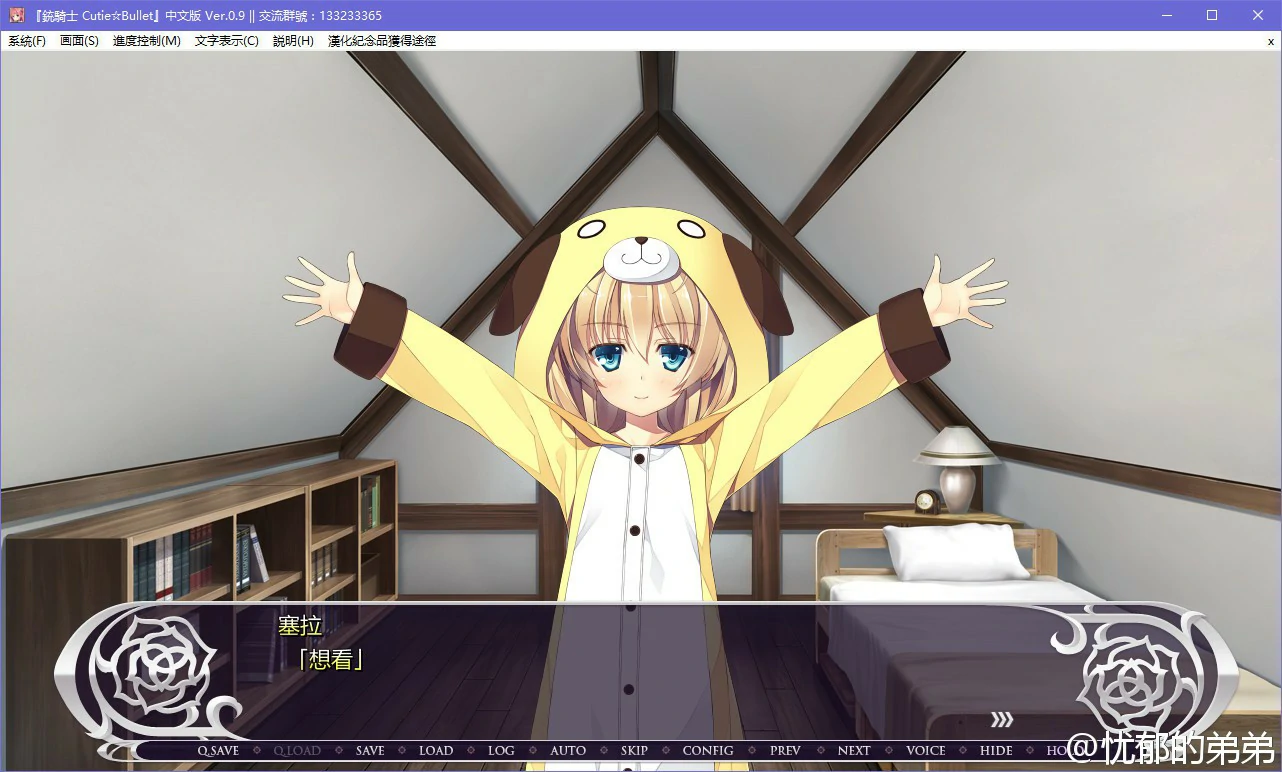The height and width of the screenshot is (772, 1282).
Task: Open the 説明(H) help menu
Action: (292, 41)
